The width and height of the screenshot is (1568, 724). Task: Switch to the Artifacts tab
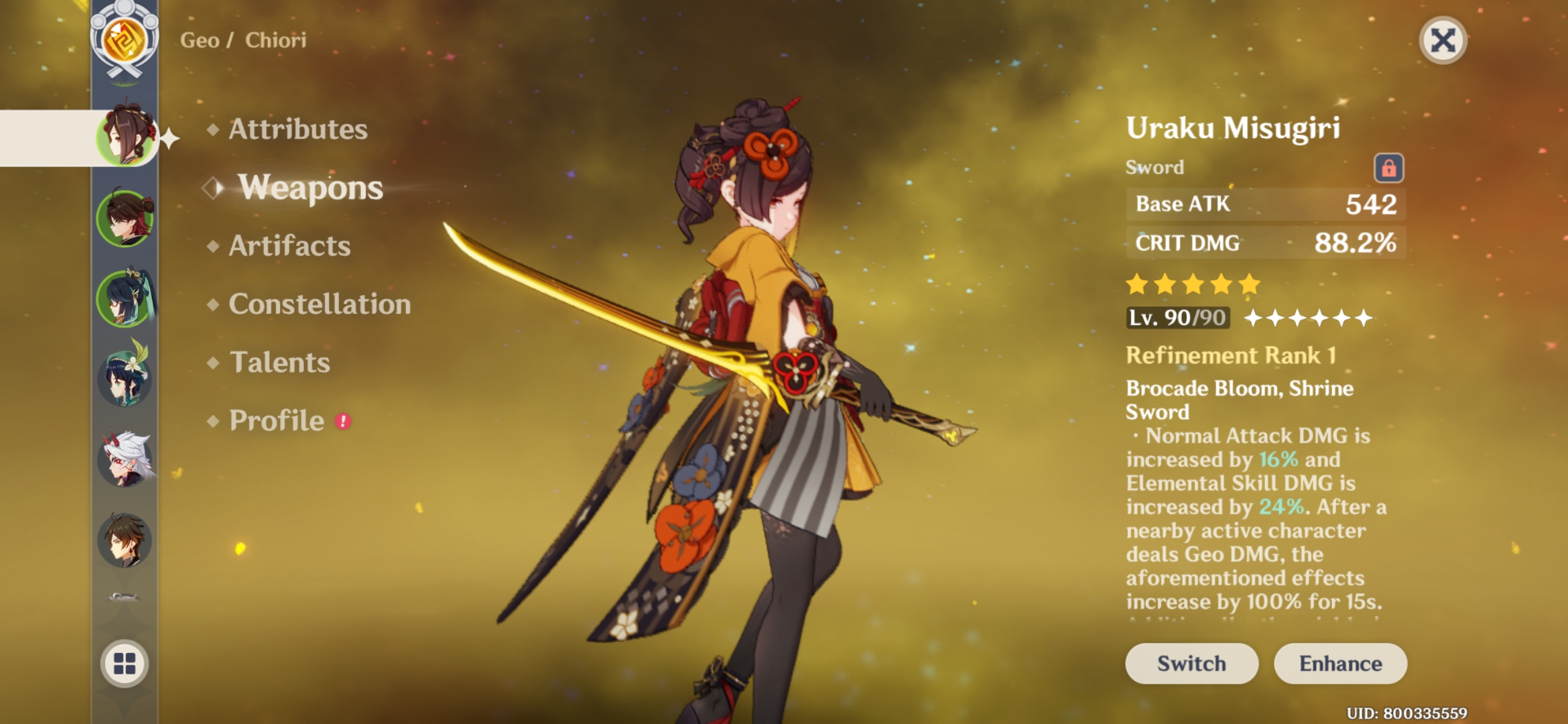click(x=289, y=246)
